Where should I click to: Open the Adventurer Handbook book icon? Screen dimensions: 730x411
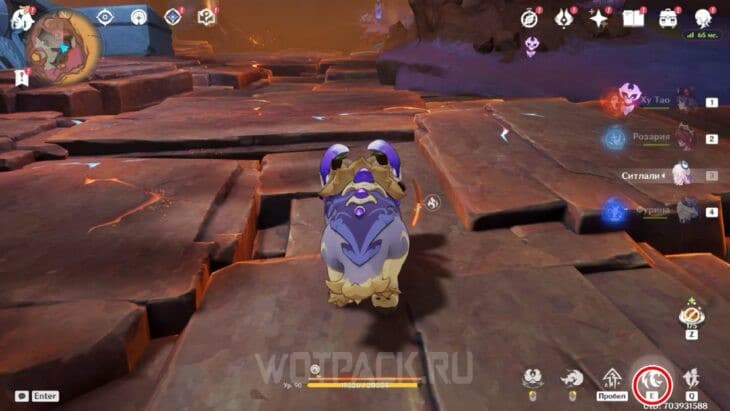632,17
